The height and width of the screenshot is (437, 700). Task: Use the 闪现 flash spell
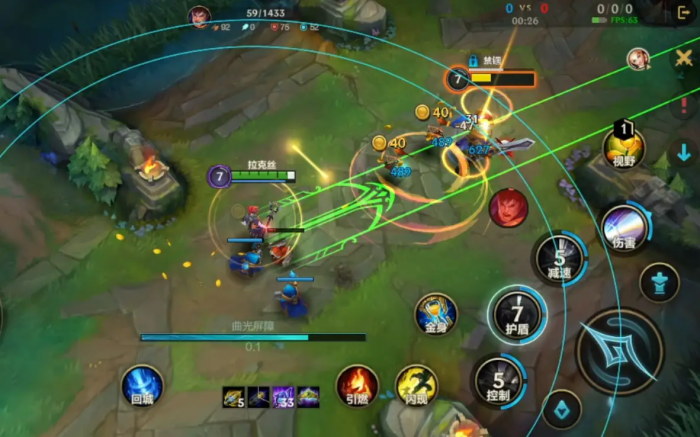pos(415,384)
